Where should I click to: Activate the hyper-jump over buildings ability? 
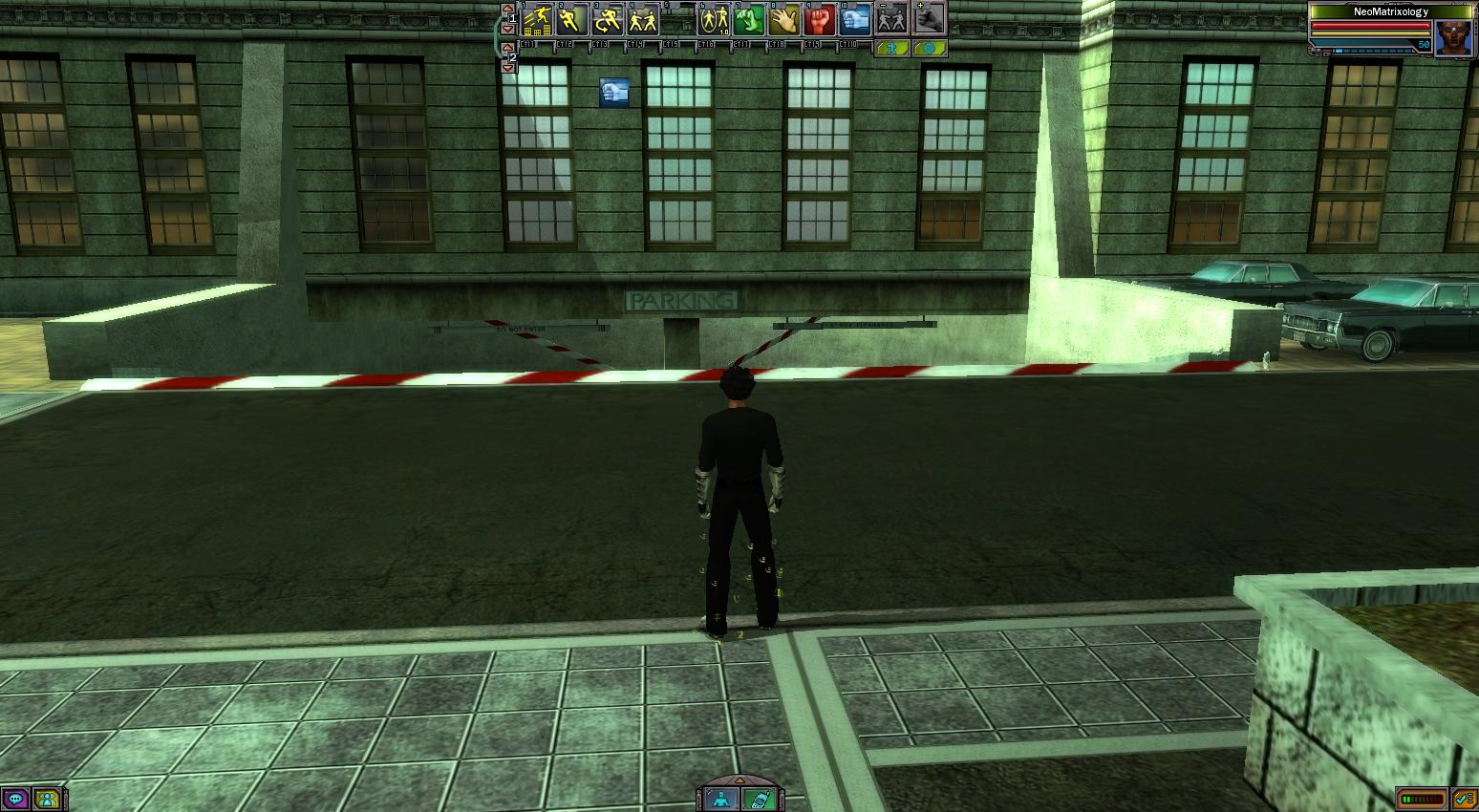pos(537,19)
